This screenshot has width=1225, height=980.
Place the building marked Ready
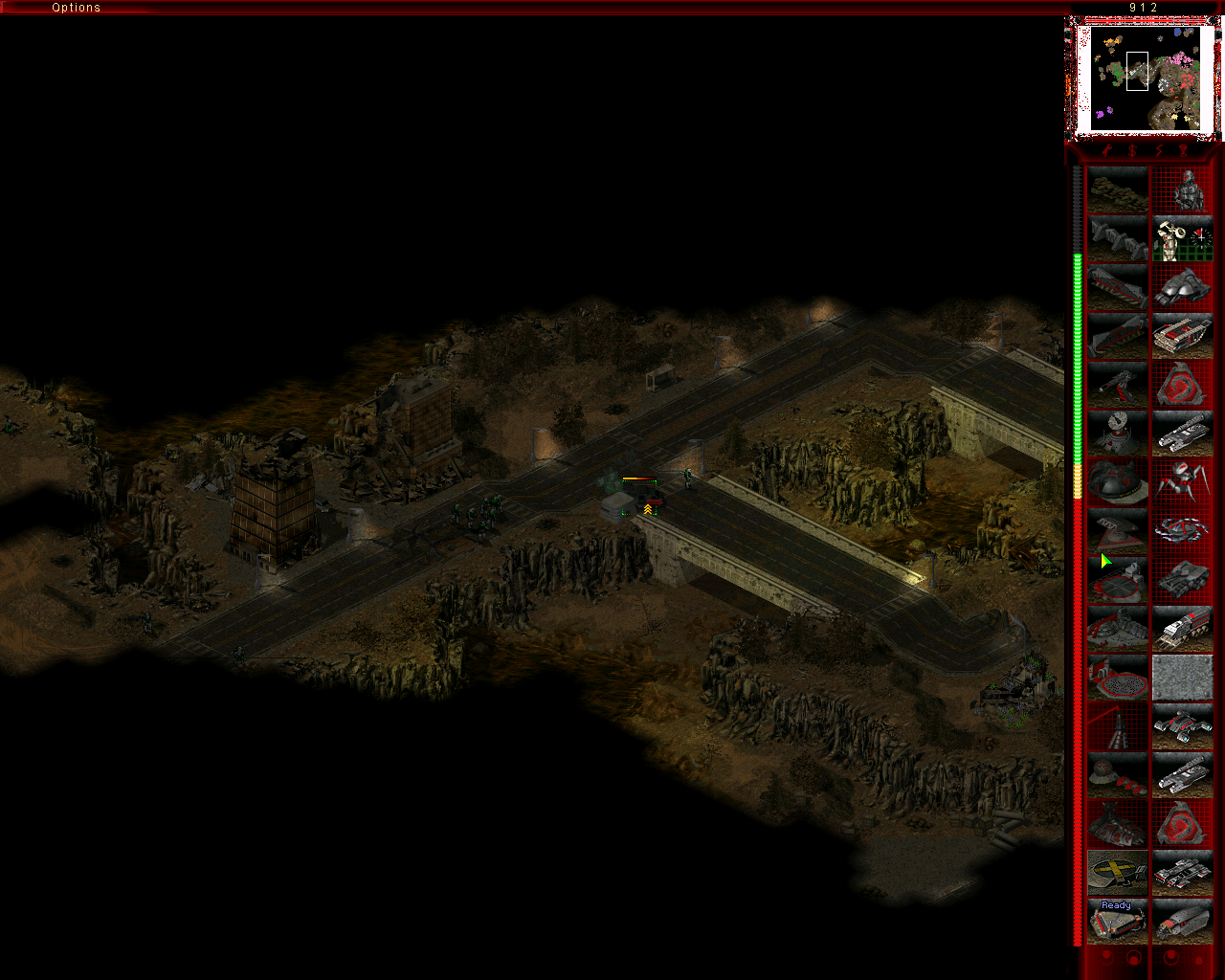tap(1117, 923)
